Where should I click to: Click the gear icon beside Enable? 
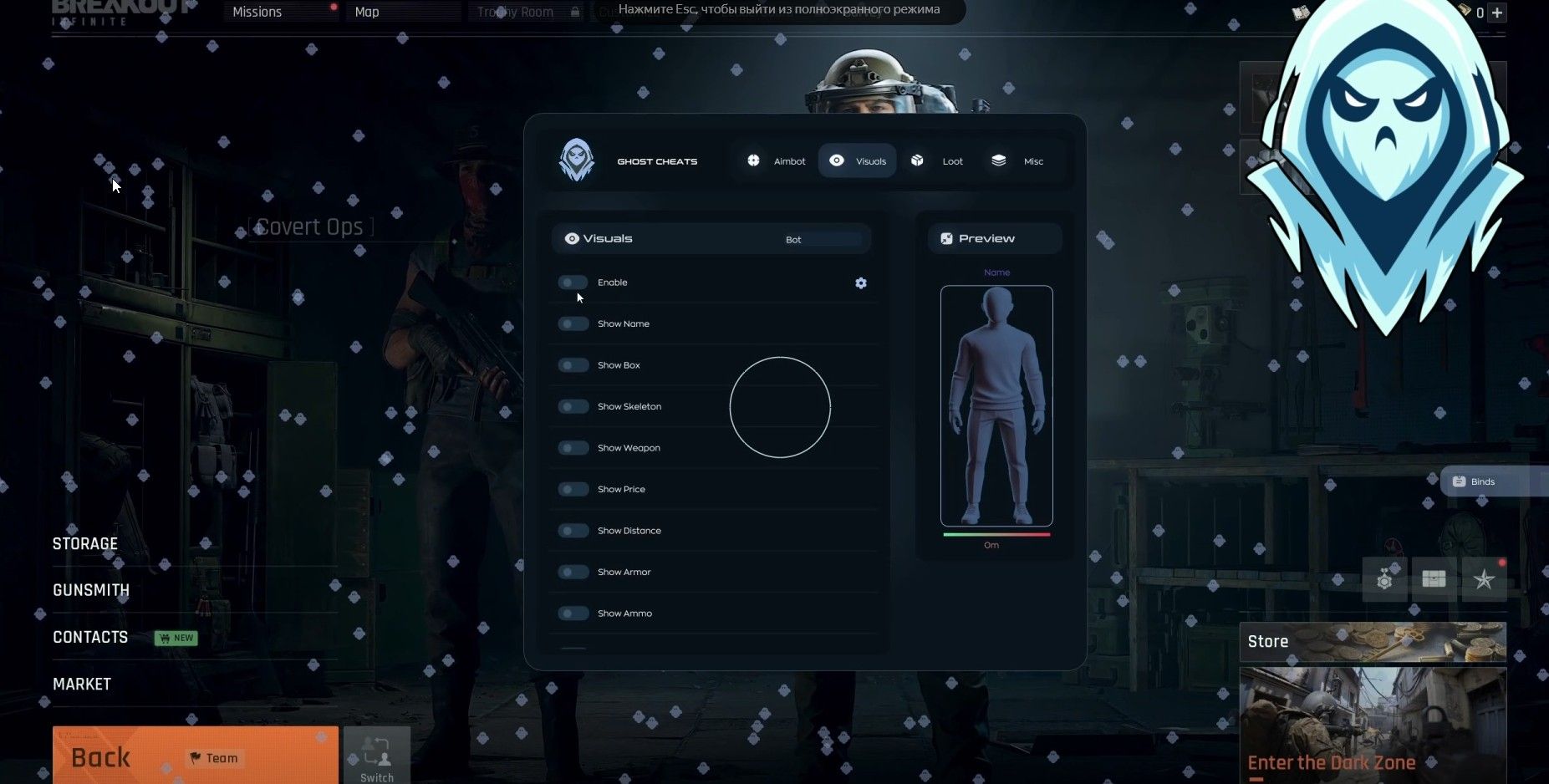pos(861,283)
